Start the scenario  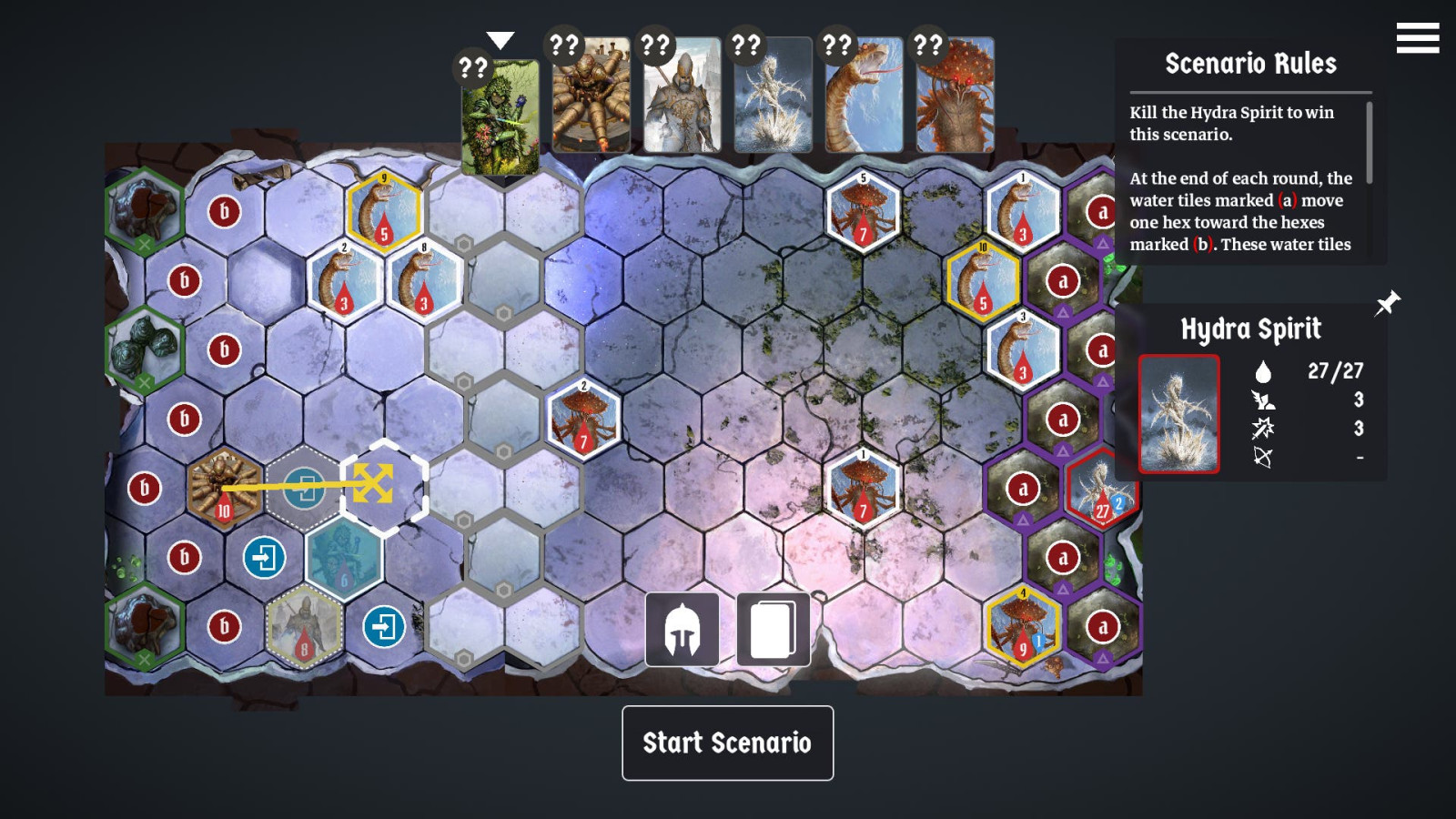[727, 743]
